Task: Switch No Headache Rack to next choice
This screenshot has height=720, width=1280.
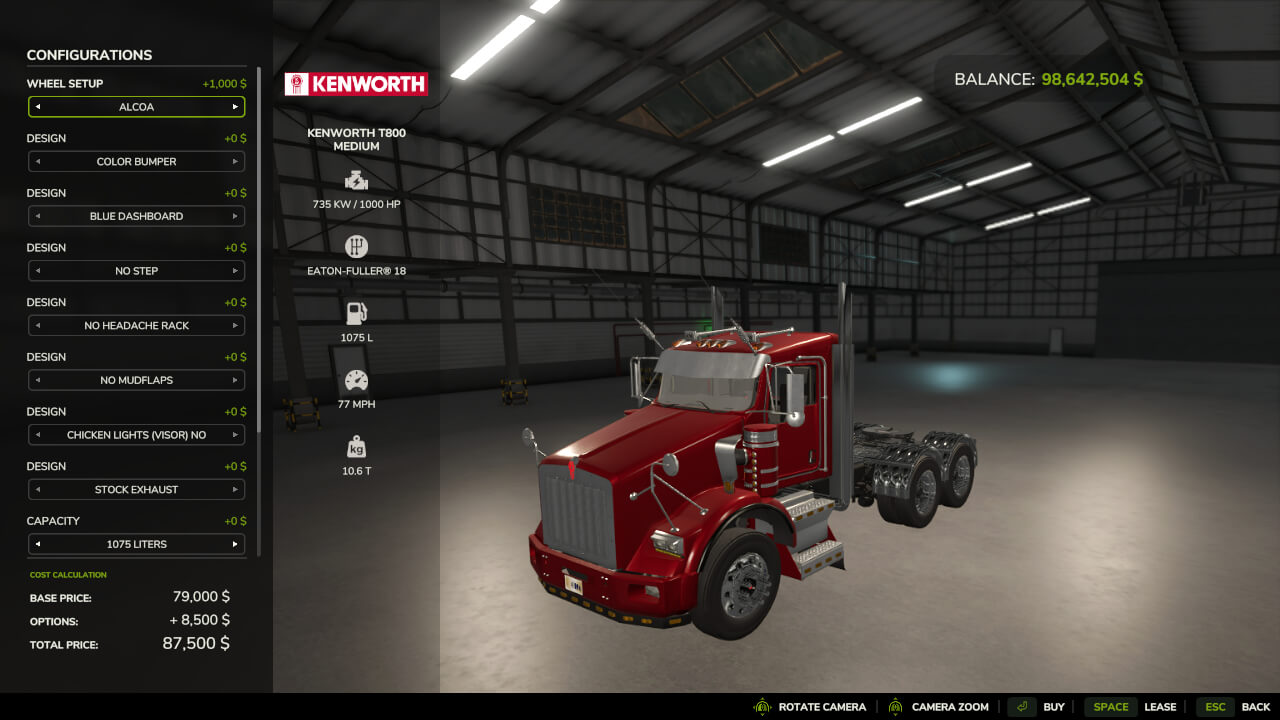Action: pyautogui.click(x=235, y=326)
